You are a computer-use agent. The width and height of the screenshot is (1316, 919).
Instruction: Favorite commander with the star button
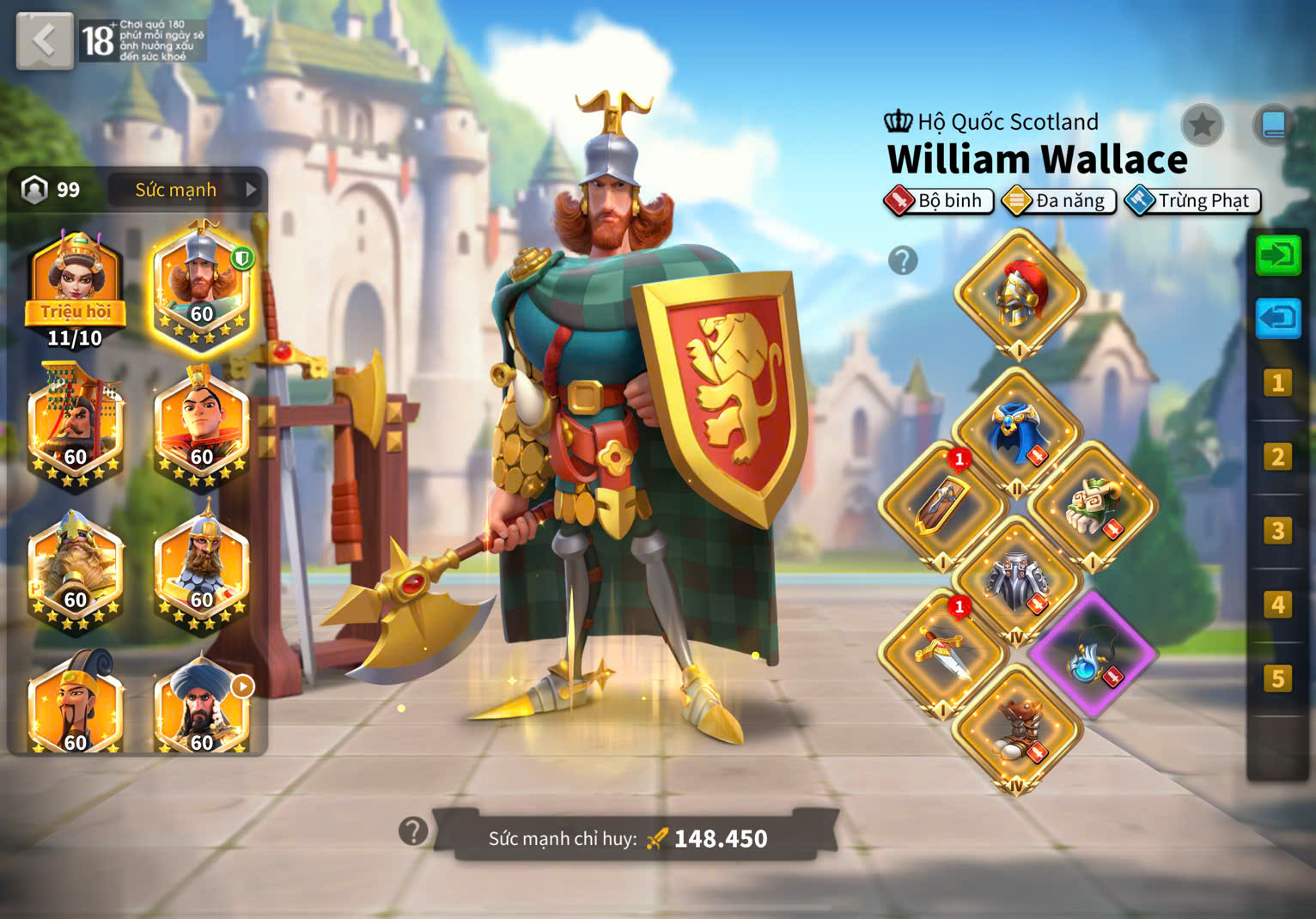tap(1202, 125)
